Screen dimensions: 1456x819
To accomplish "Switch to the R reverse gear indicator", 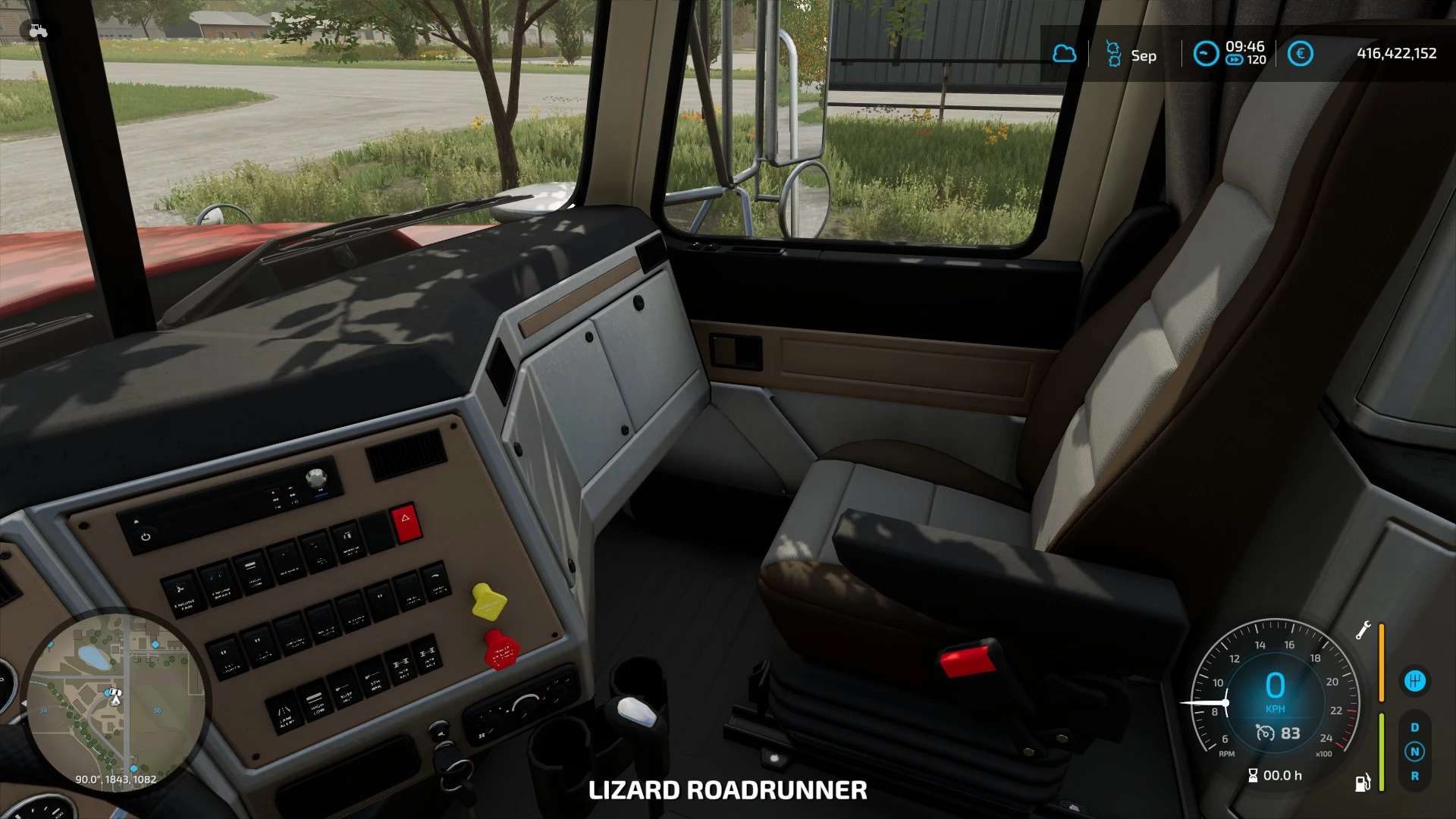I will 1414,776.
